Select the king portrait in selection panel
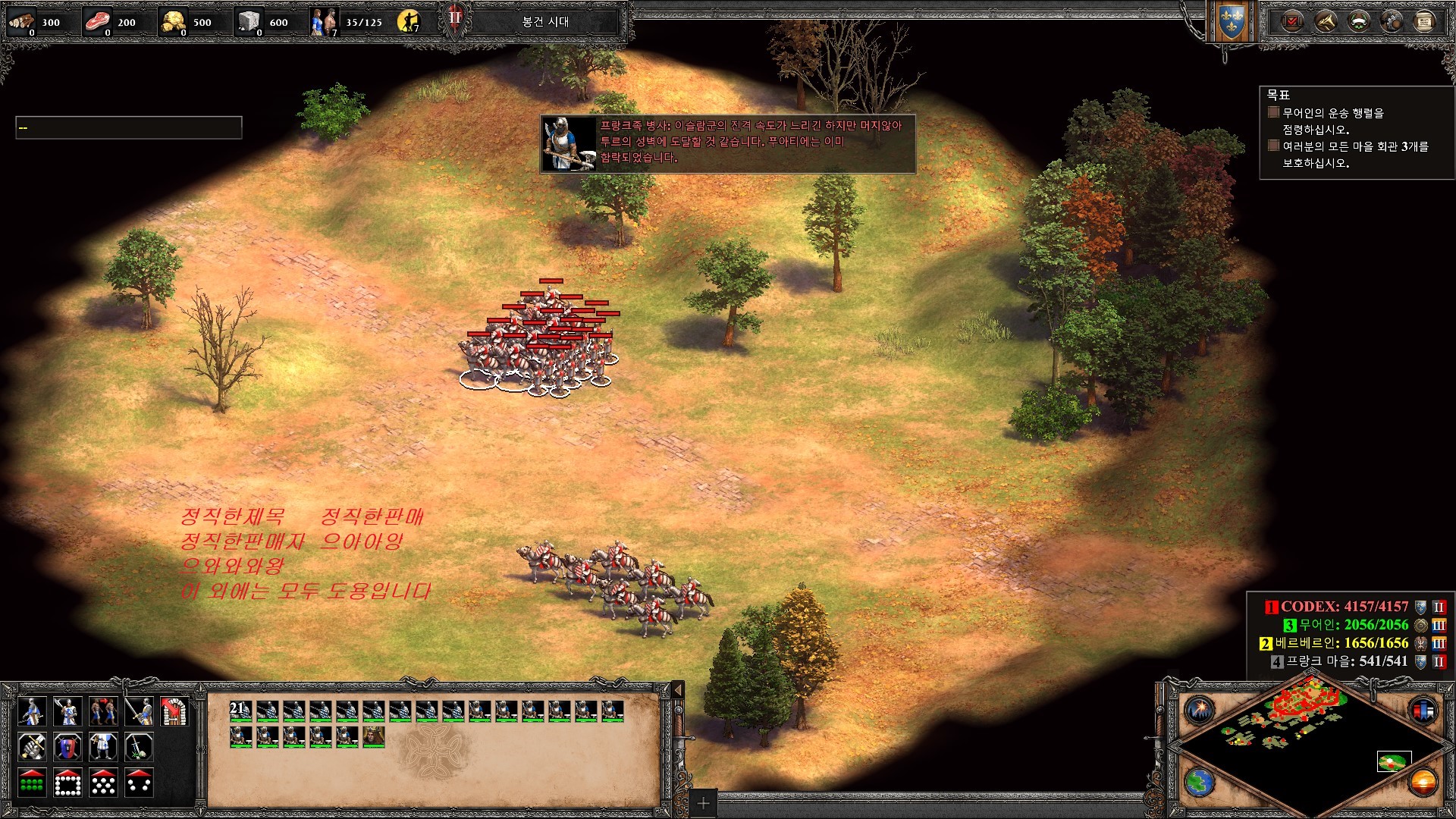The image size is (1456, 819). point(373,736)
